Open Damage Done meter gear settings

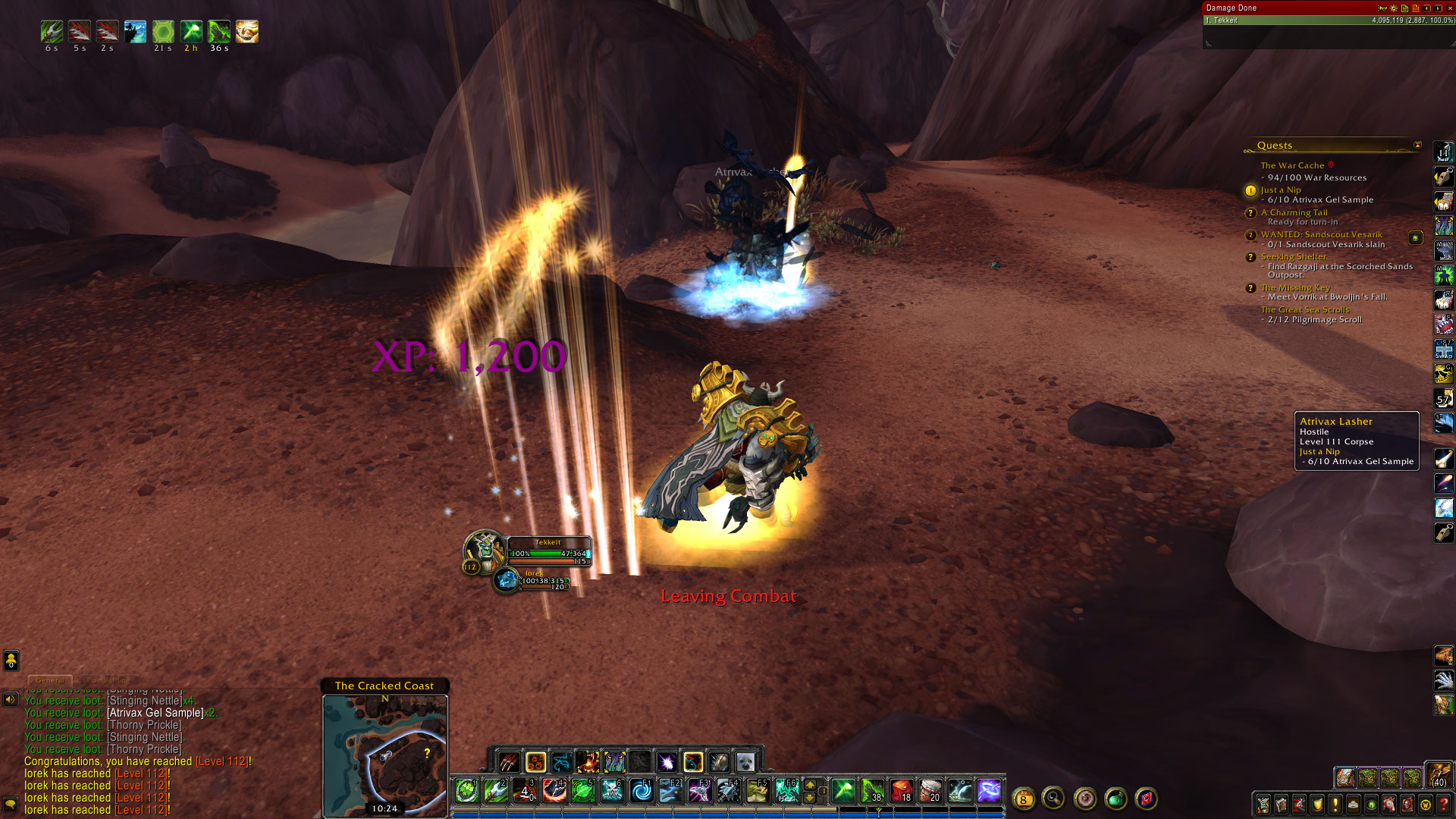pos(1394,8)
